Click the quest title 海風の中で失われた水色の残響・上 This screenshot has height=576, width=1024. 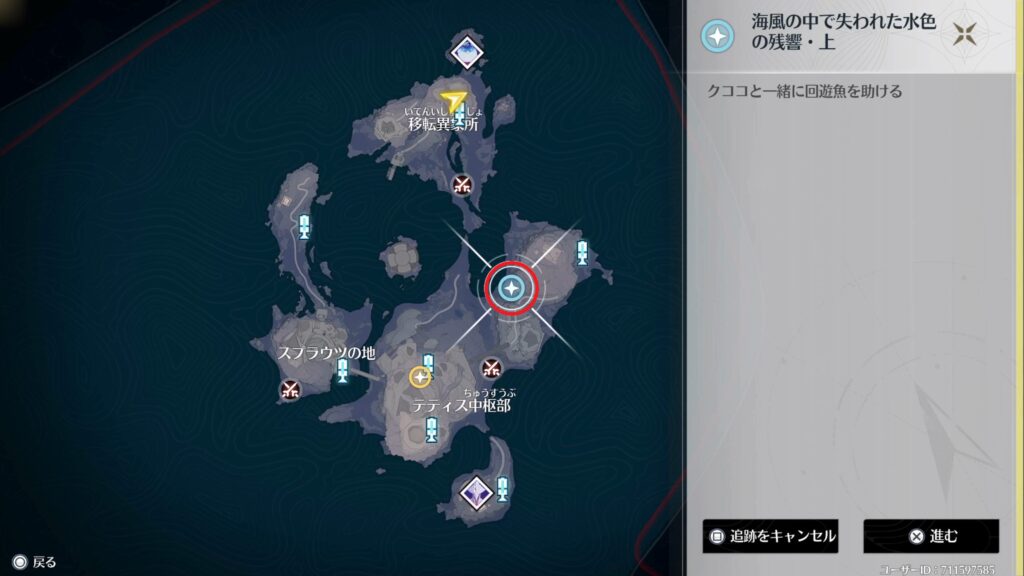843,35
